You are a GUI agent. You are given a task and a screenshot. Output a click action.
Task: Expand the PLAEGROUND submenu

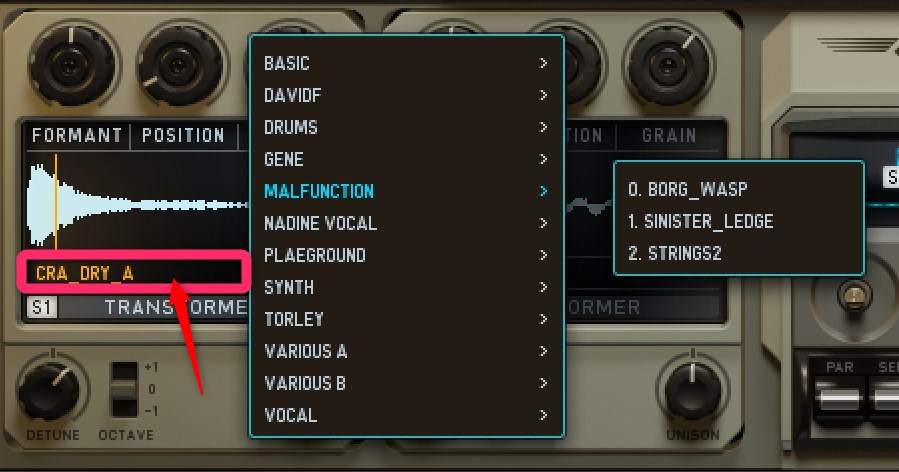[315, 255]
